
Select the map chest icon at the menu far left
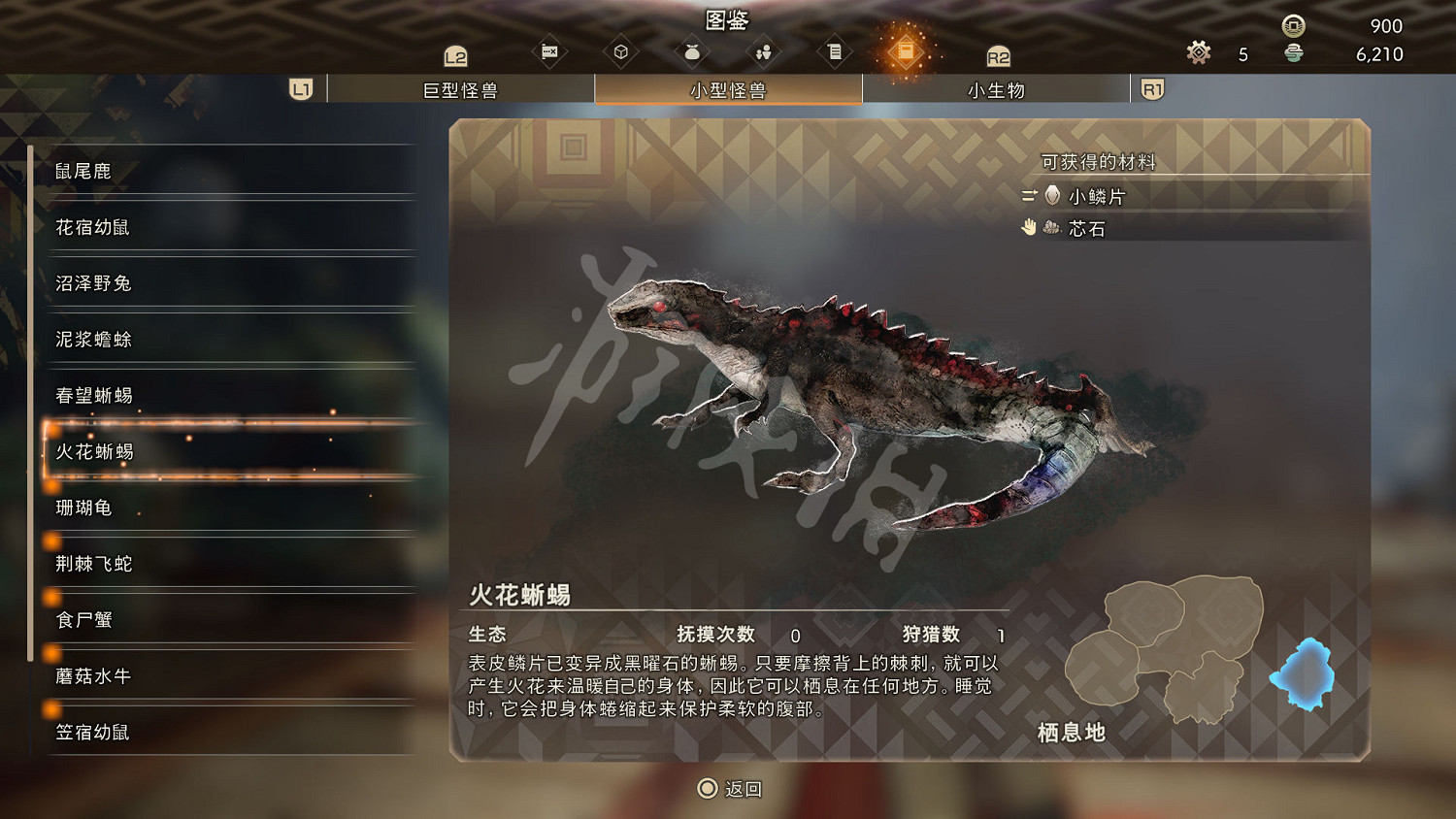pos(548,49)
